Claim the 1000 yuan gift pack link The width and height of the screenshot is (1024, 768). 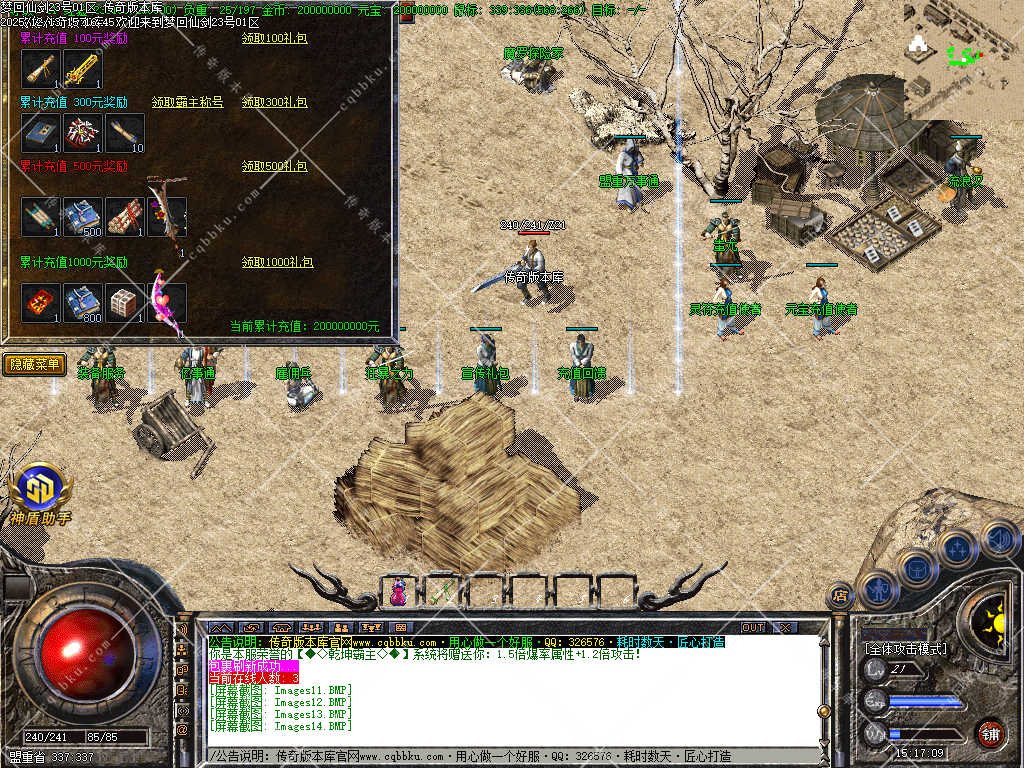click(277, 262)
